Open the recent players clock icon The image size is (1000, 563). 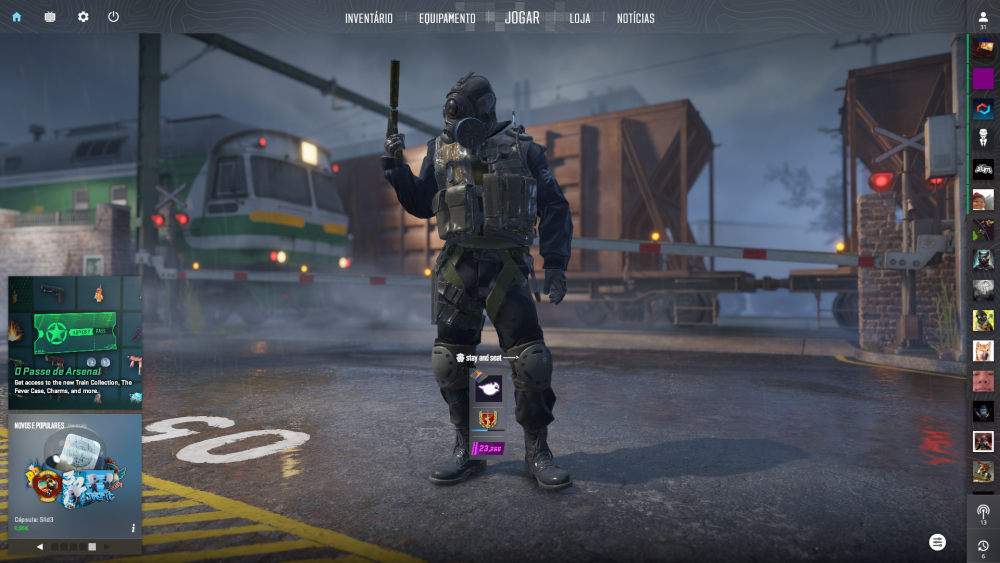pyautogui.click(x=983, y=546)
